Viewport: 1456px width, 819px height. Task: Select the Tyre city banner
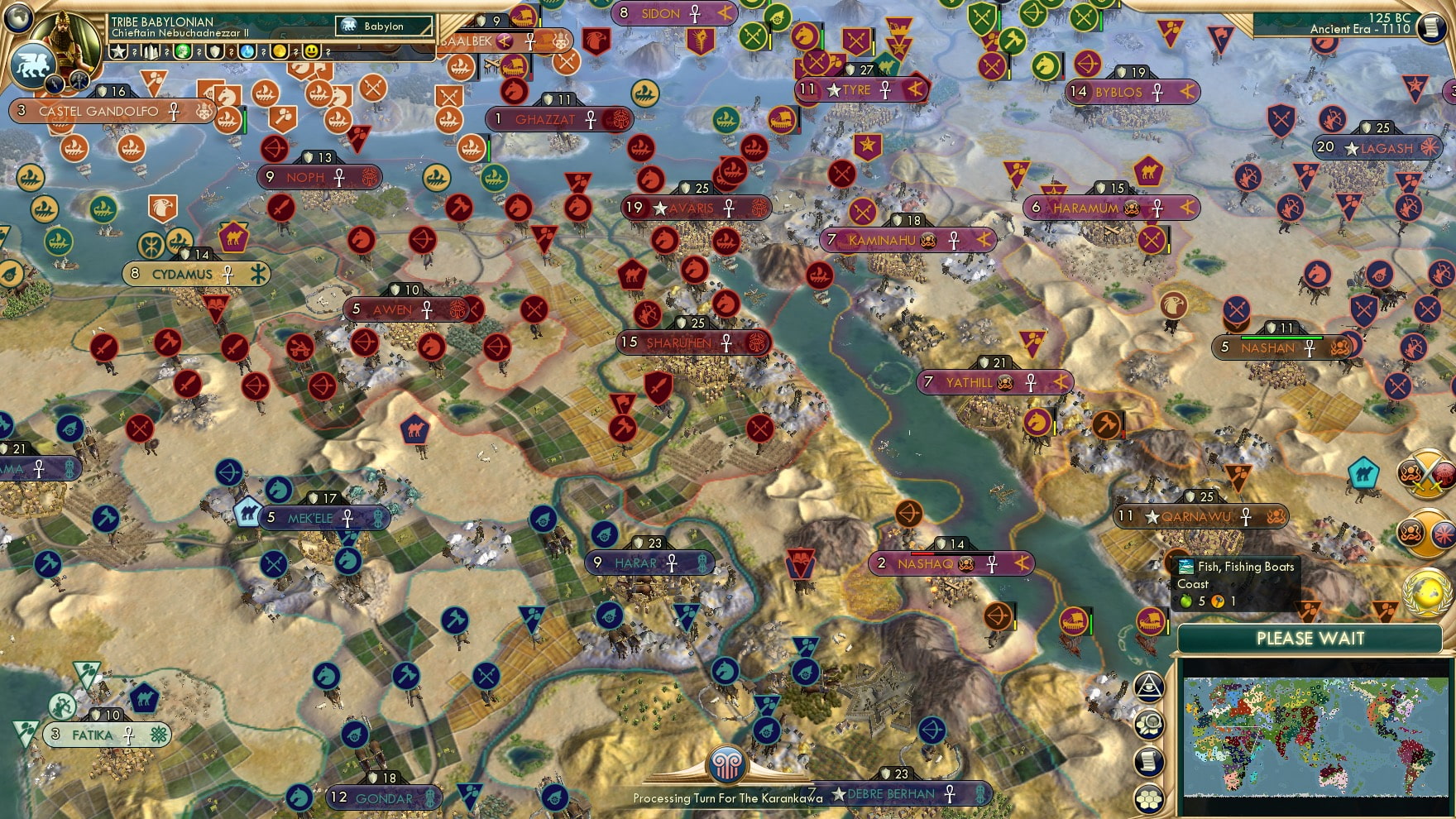click(x=858, y=90)
